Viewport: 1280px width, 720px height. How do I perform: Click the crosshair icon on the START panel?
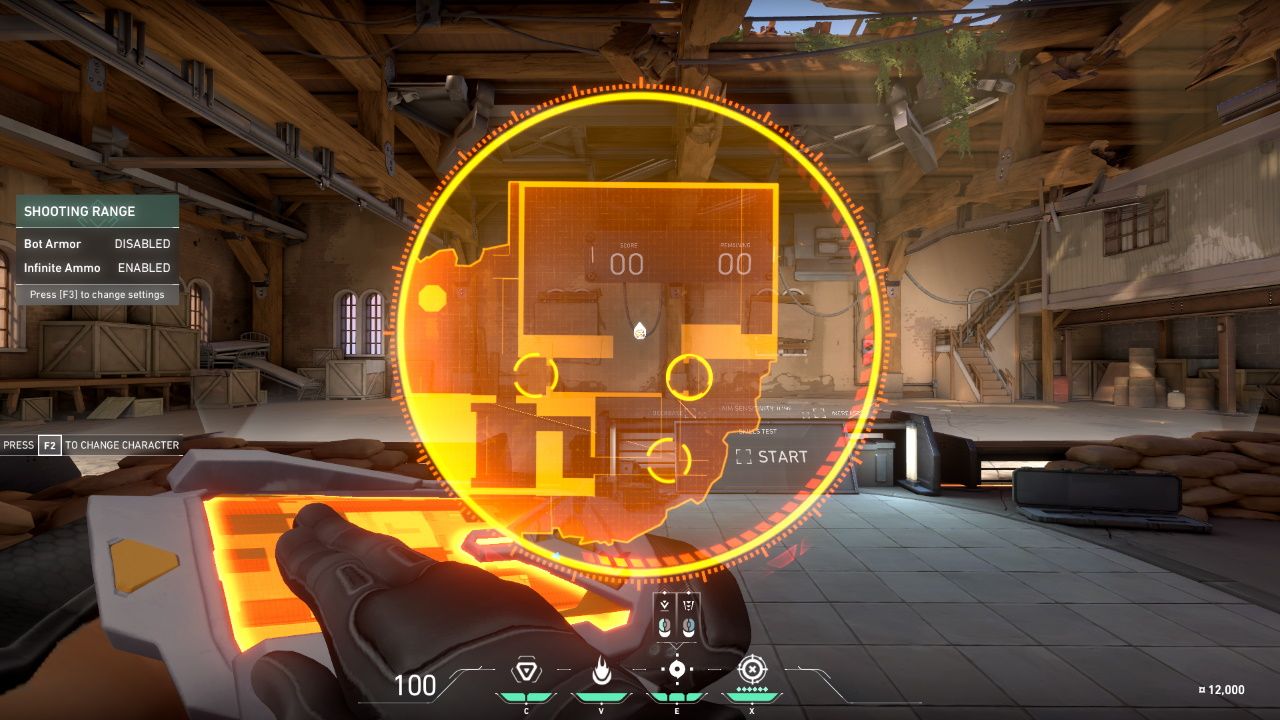tap(743, 458)
